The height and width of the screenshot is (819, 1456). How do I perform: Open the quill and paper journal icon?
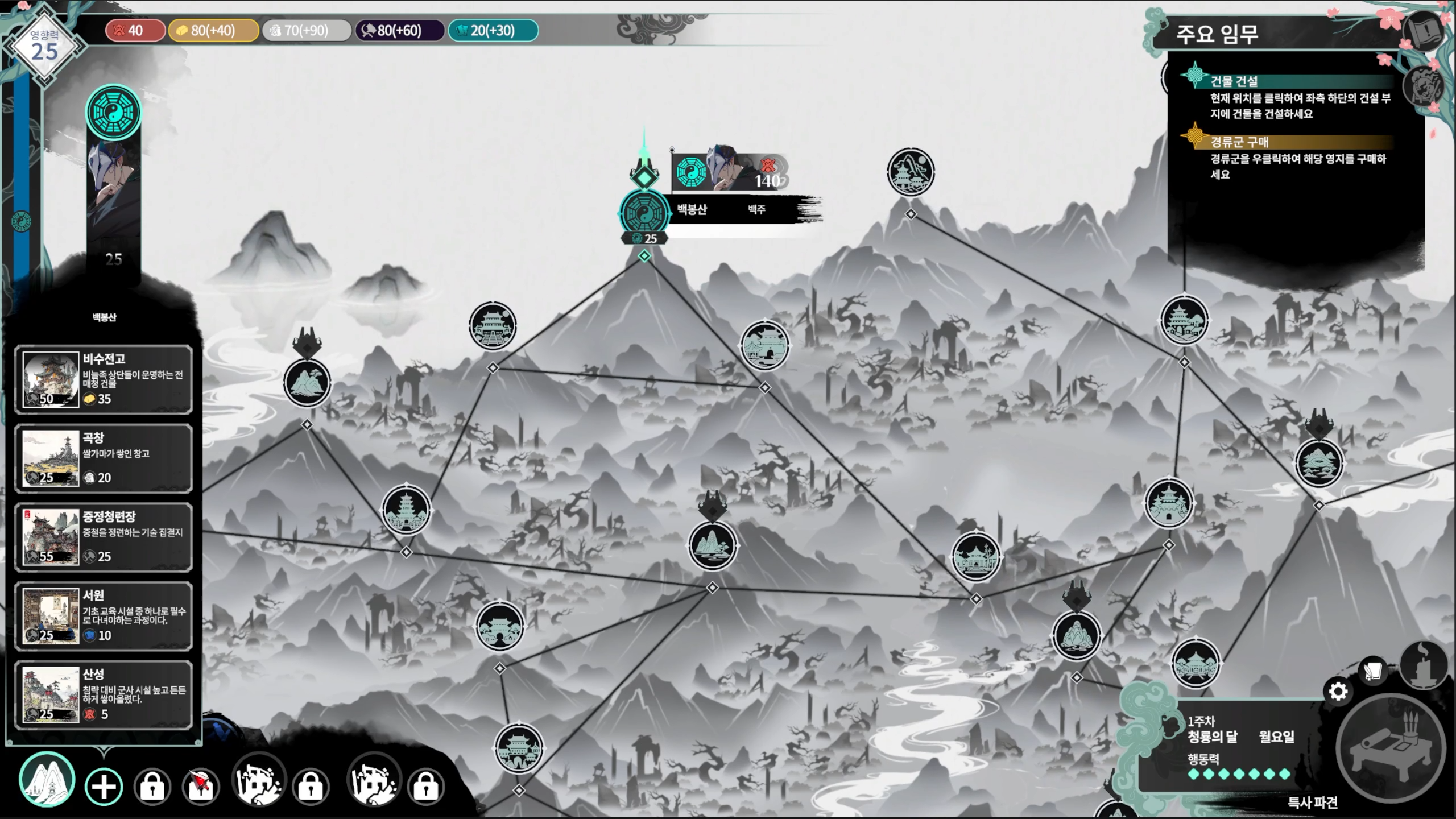tap(1373, 671)
